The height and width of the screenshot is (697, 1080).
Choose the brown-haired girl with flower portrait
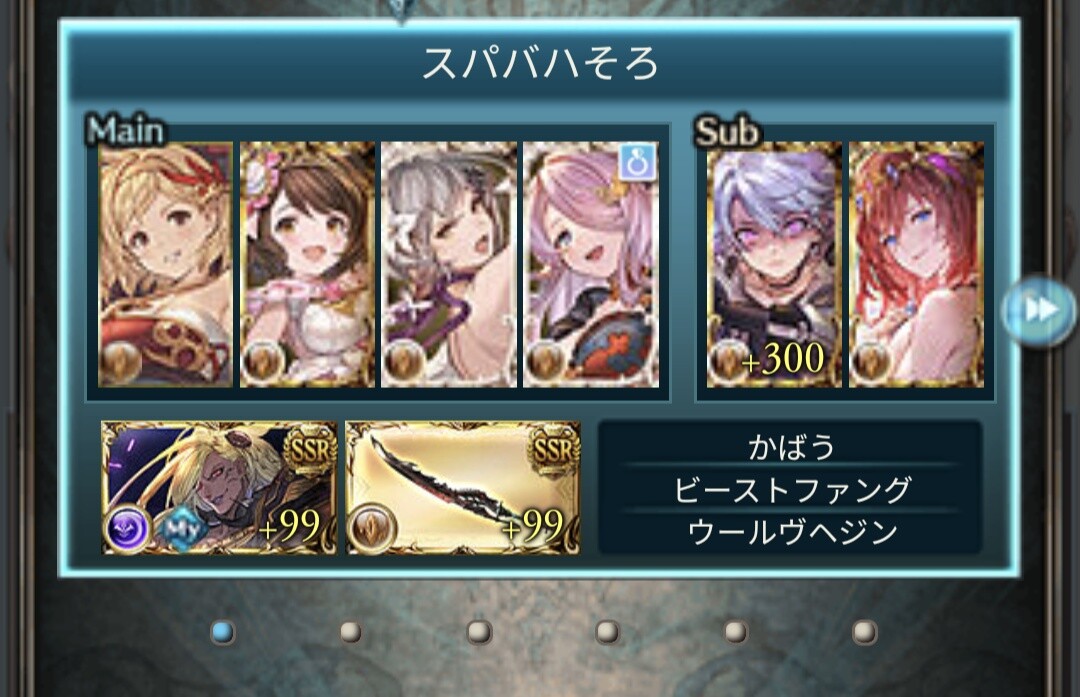[308, 264]
